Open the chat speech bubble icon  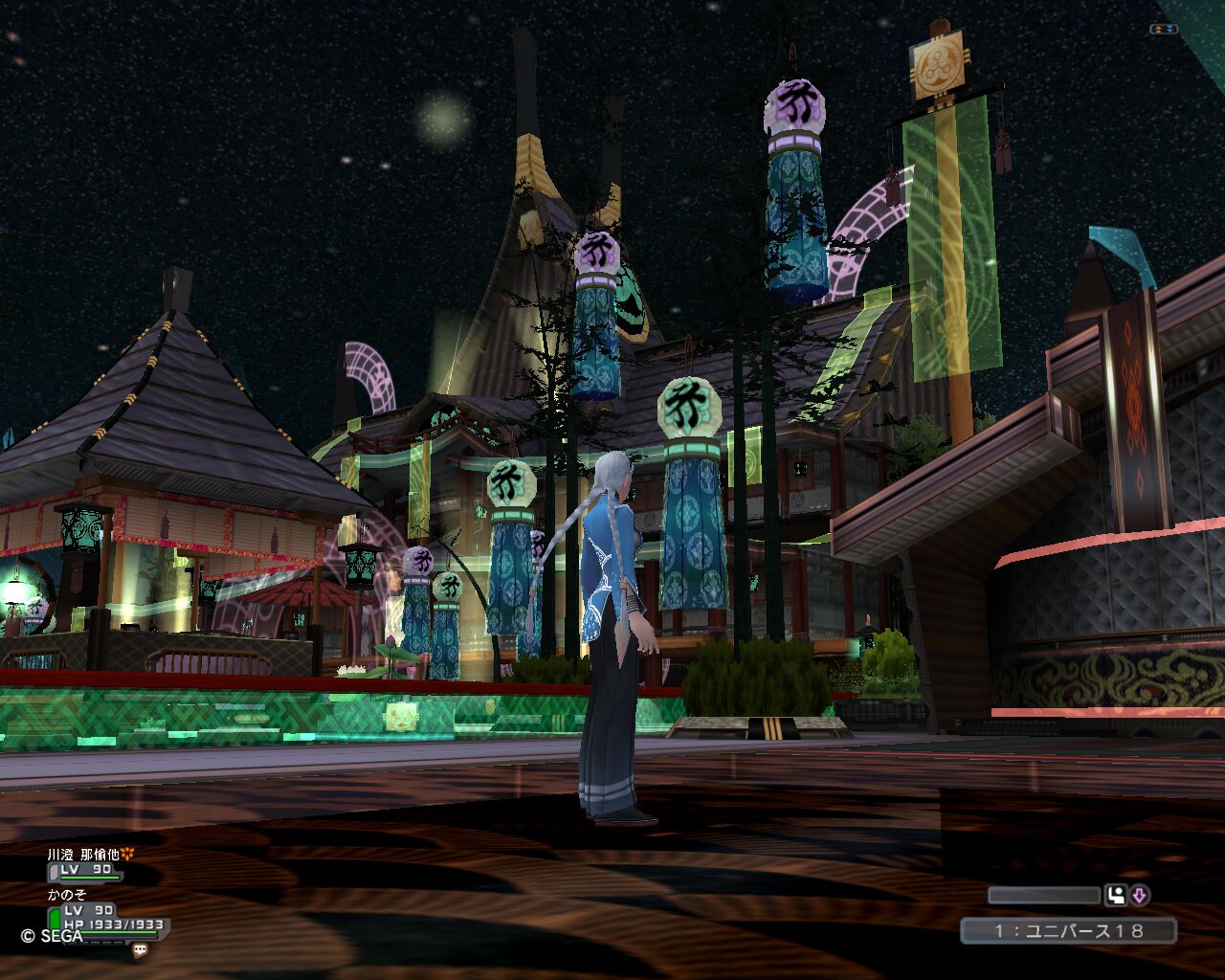click(141, 950)
